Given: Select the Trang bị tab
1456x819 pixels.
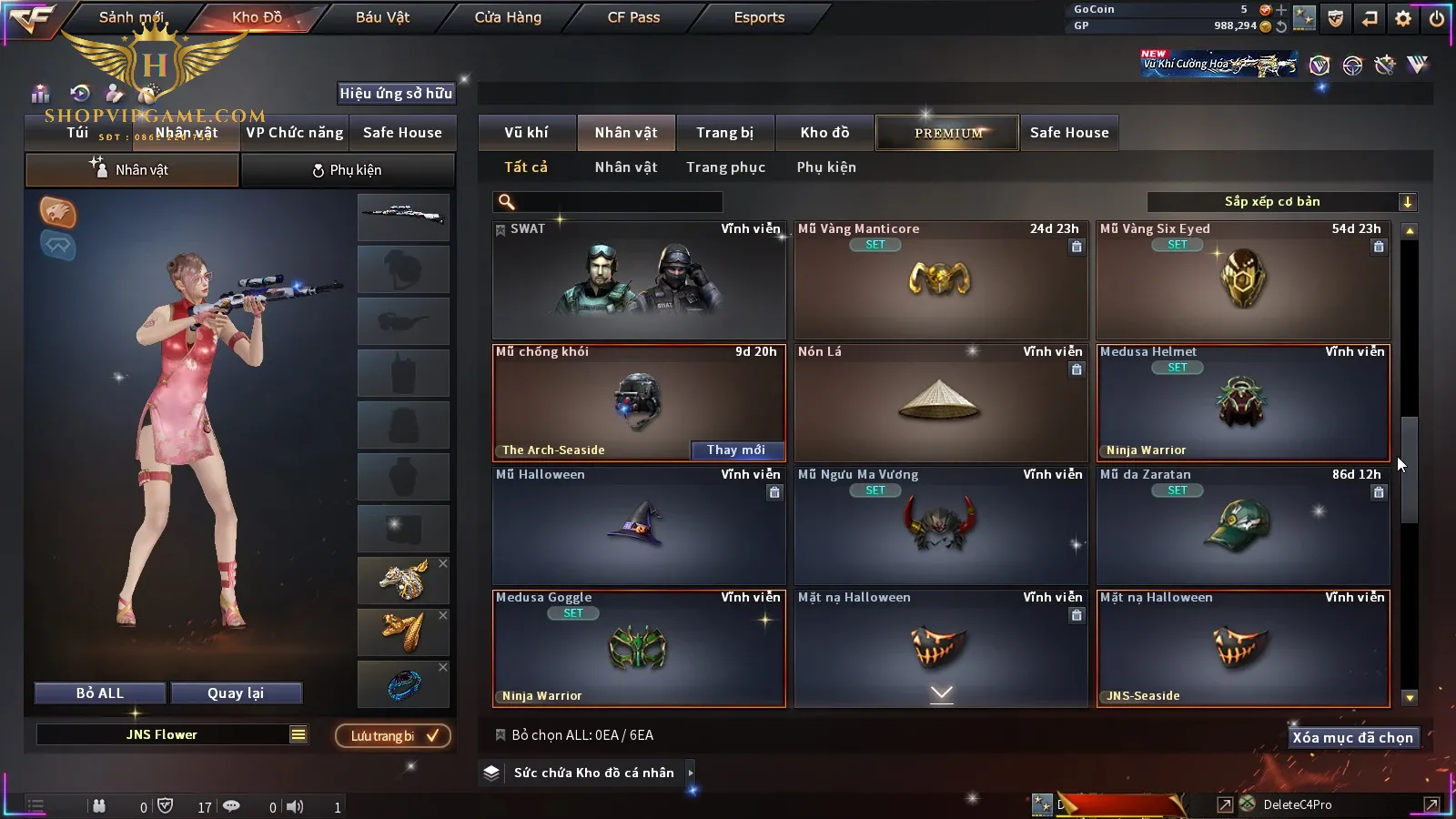Looking at the screenshot, I should (724, 133).
